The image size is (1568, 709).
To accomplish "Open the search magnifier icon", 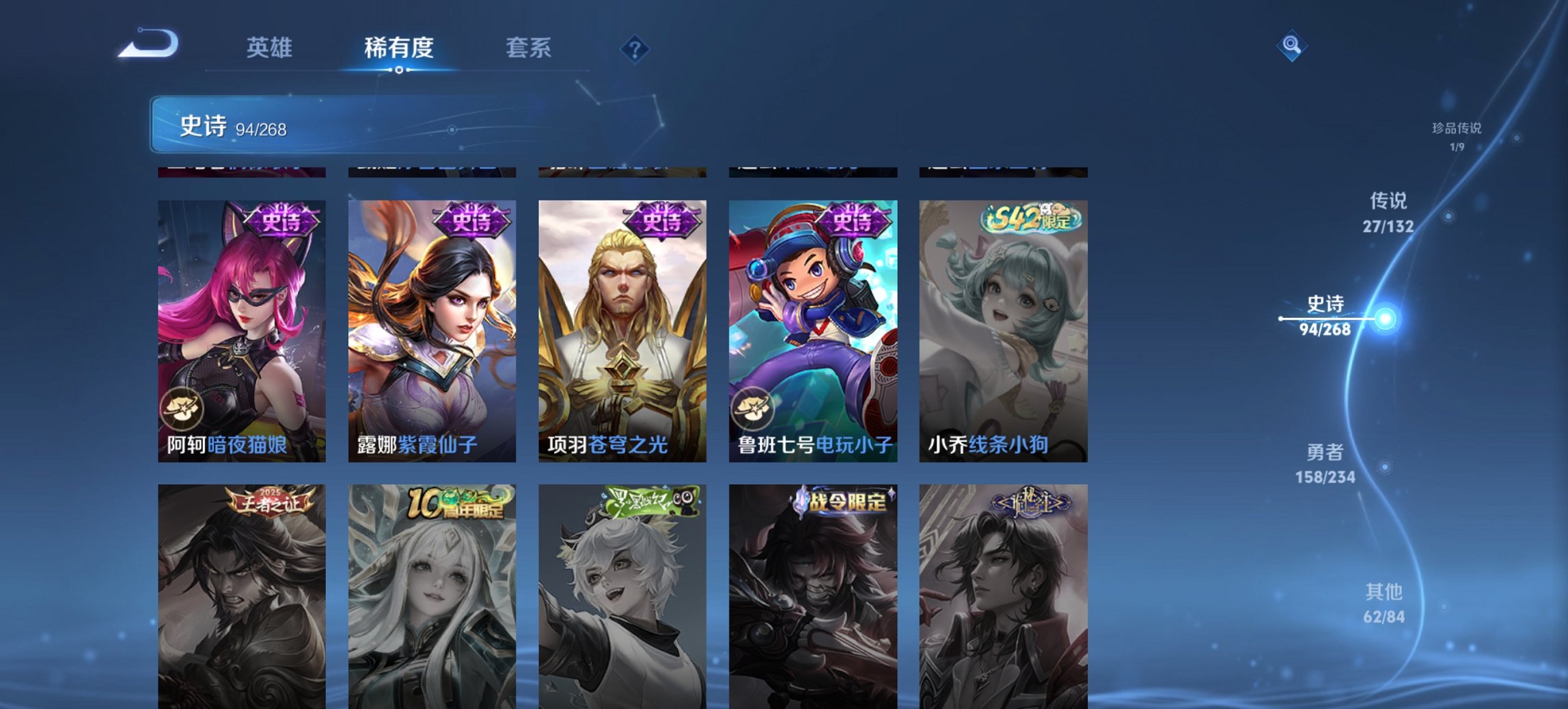I will (x=1293, y=46).
